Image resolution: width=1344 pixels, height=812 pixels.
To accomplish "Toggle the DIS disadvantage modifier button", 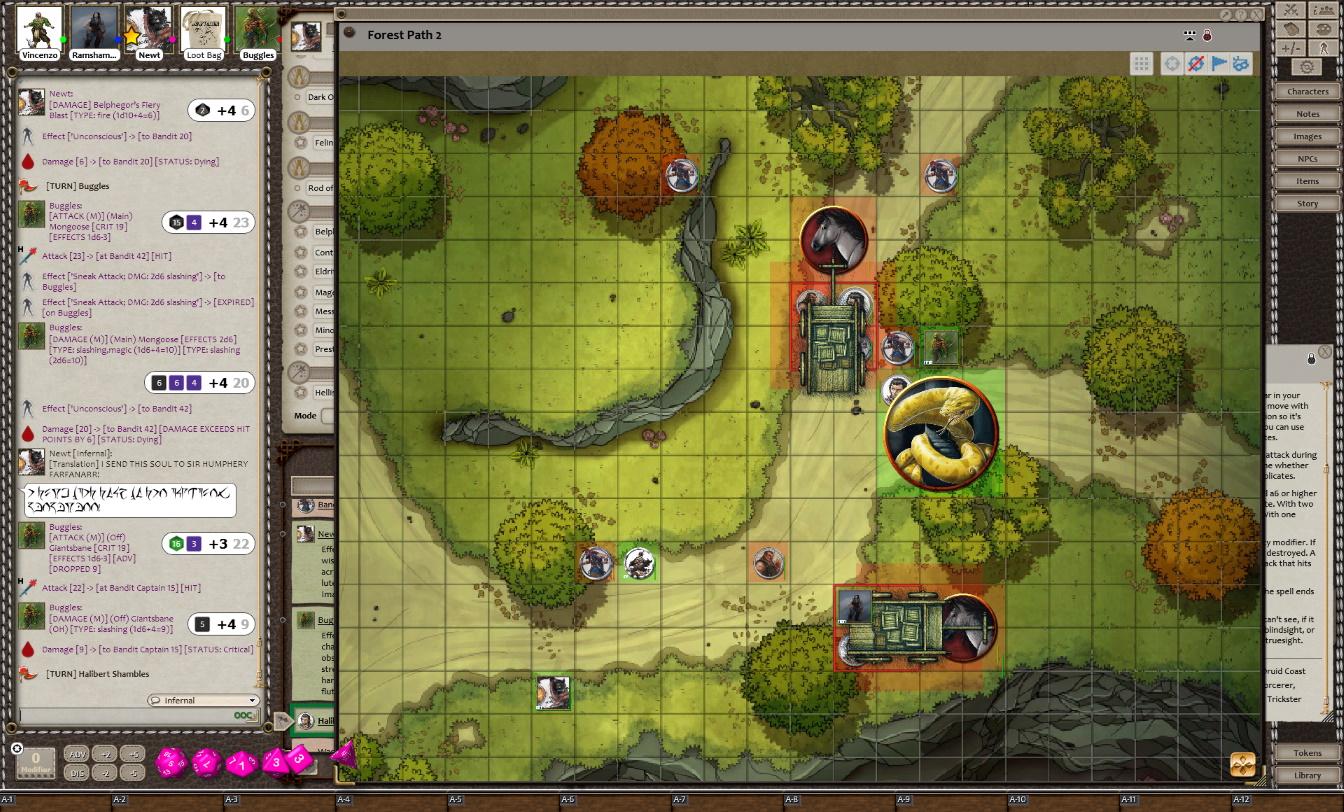I will [77, 772].
